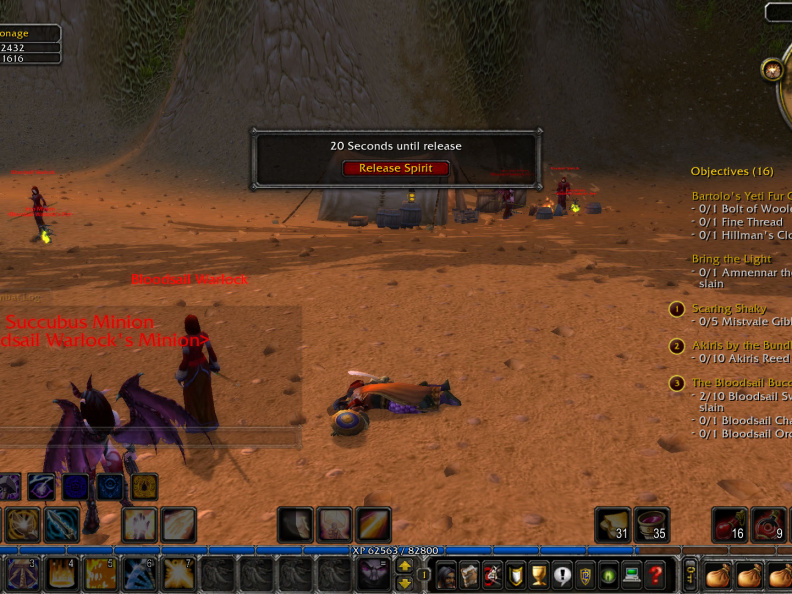The width and height of the screenshot is (792, 594).
Task: Open the achievements shield button
Action: tap(516, 575)
